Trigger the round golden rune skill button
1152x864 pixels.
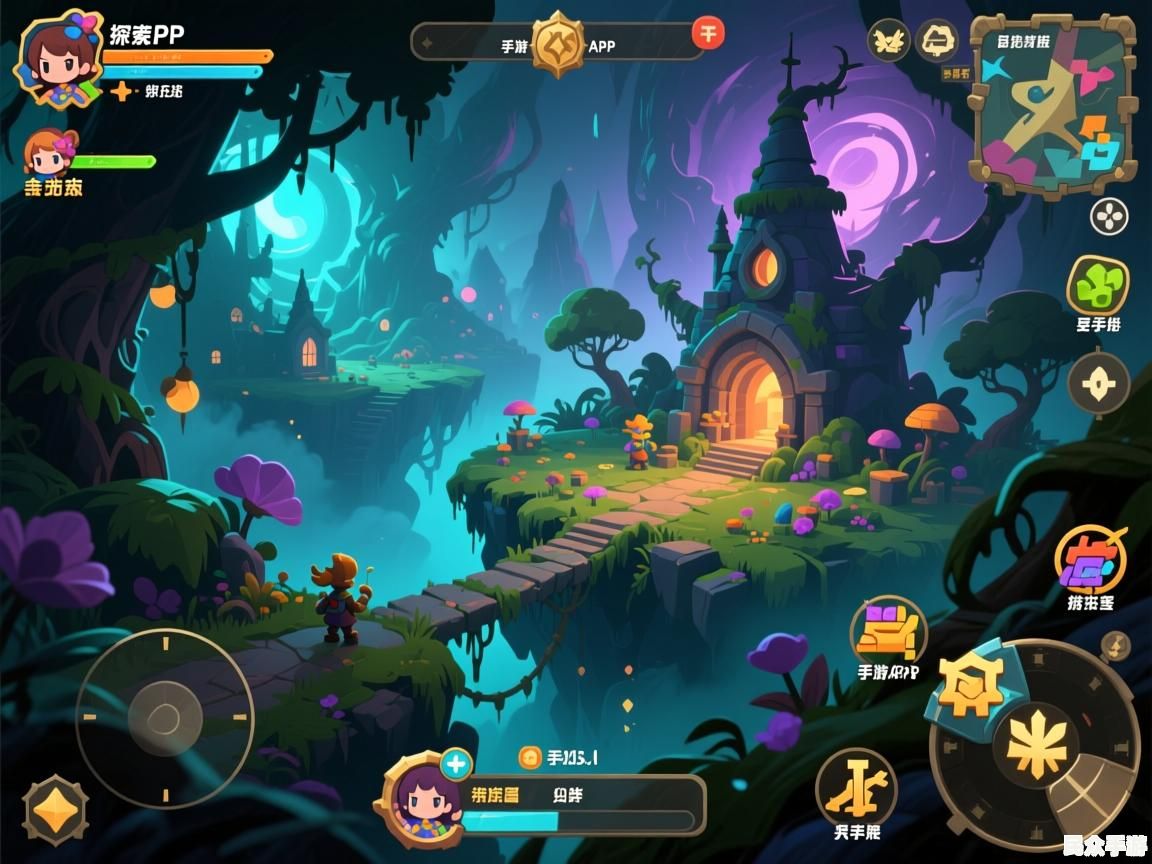856,788
